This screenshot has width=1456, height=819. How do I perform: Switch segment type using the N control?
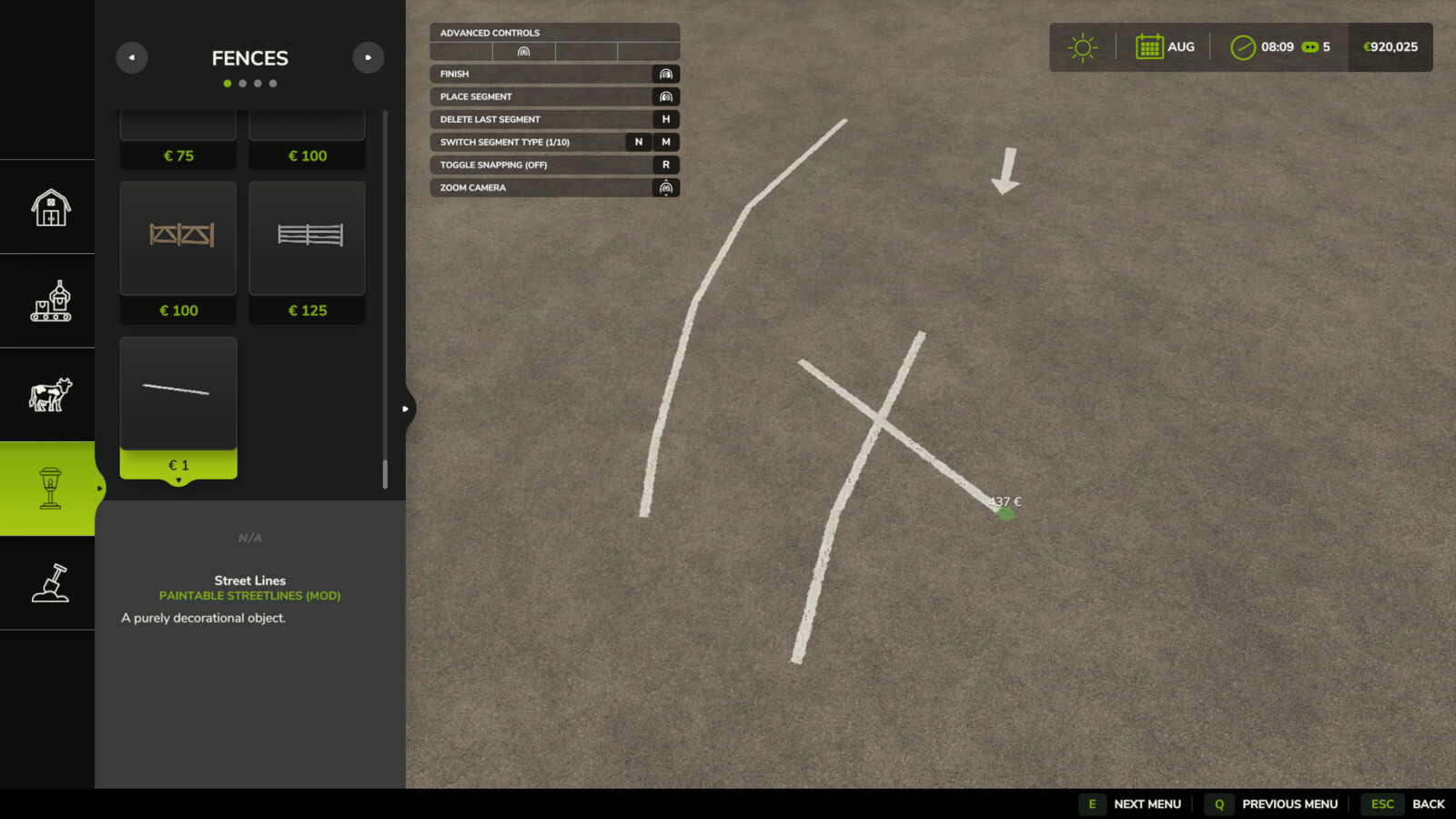(637, 142)
